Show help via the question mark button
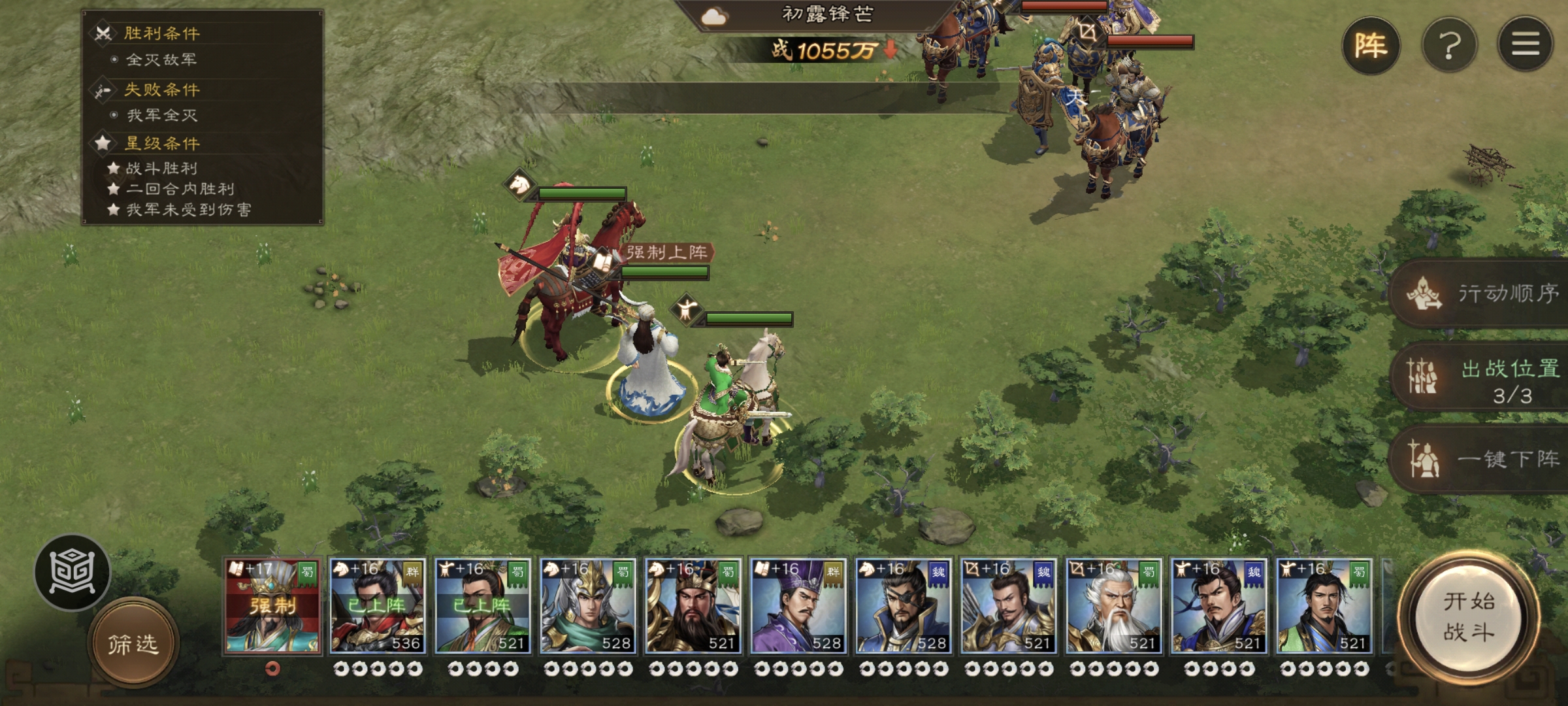Image resolution: width=1568 pixels, height=706 pixels. coord(1449,46)
